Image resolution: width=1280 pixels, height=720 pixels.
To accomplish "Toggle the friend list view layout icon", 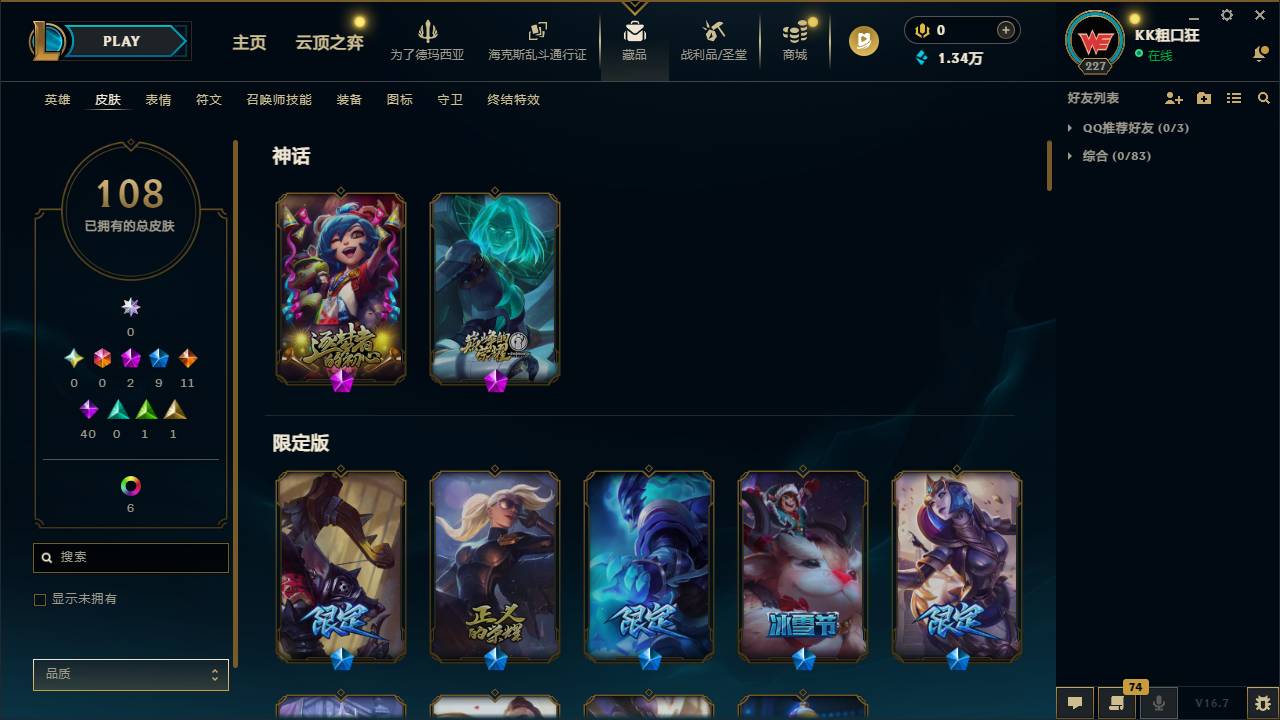I will pyautogui.click(x=1234, y=98).
